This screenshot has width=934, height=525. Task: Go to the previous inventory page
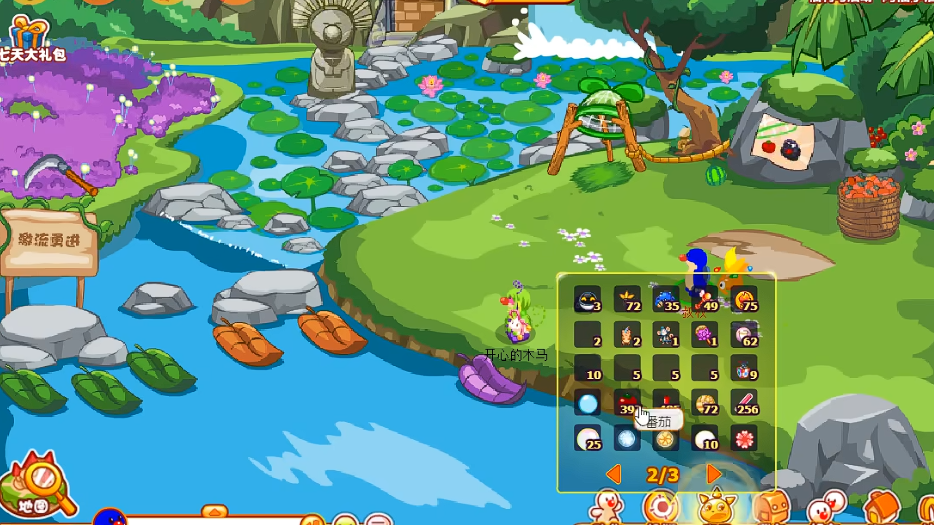pos(614,474)
